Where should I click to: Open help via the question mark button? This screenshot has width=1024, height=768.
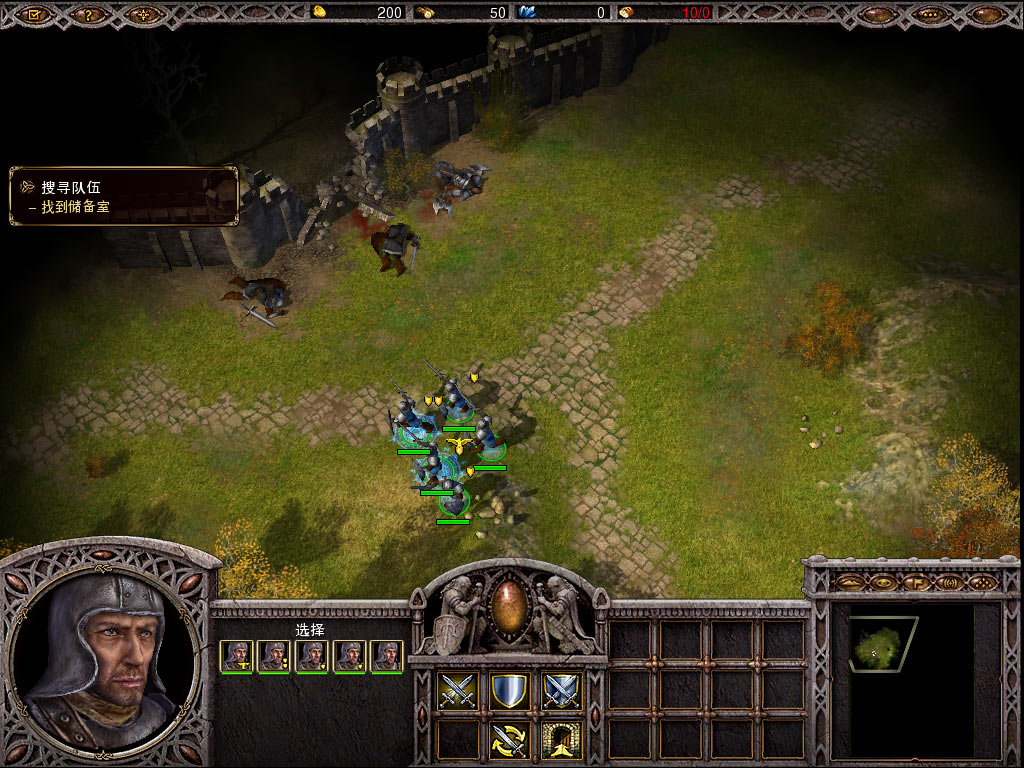pos(89,15)
